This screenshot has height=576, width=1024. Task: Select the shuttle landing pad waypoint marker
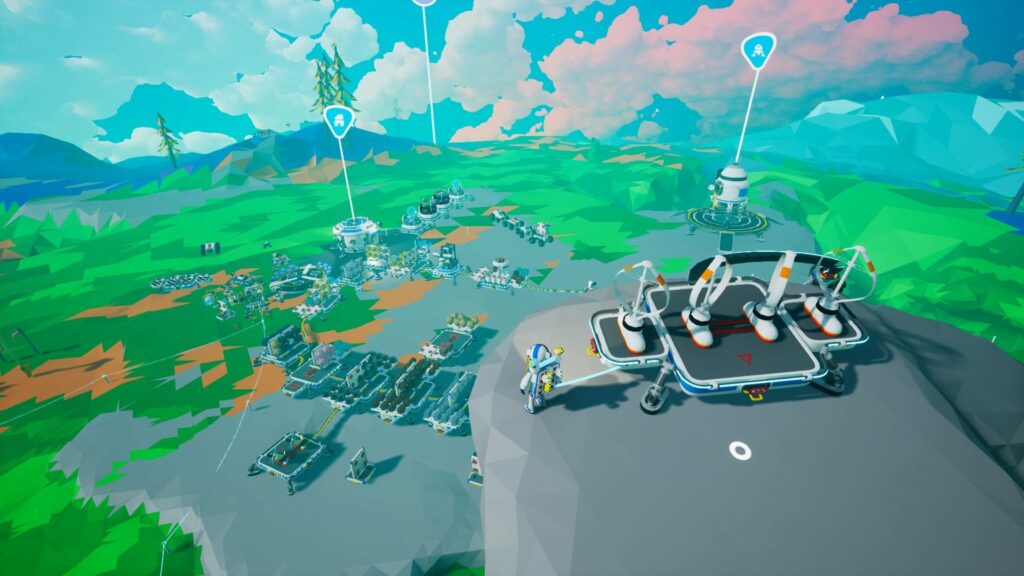[x=757, y=51]
